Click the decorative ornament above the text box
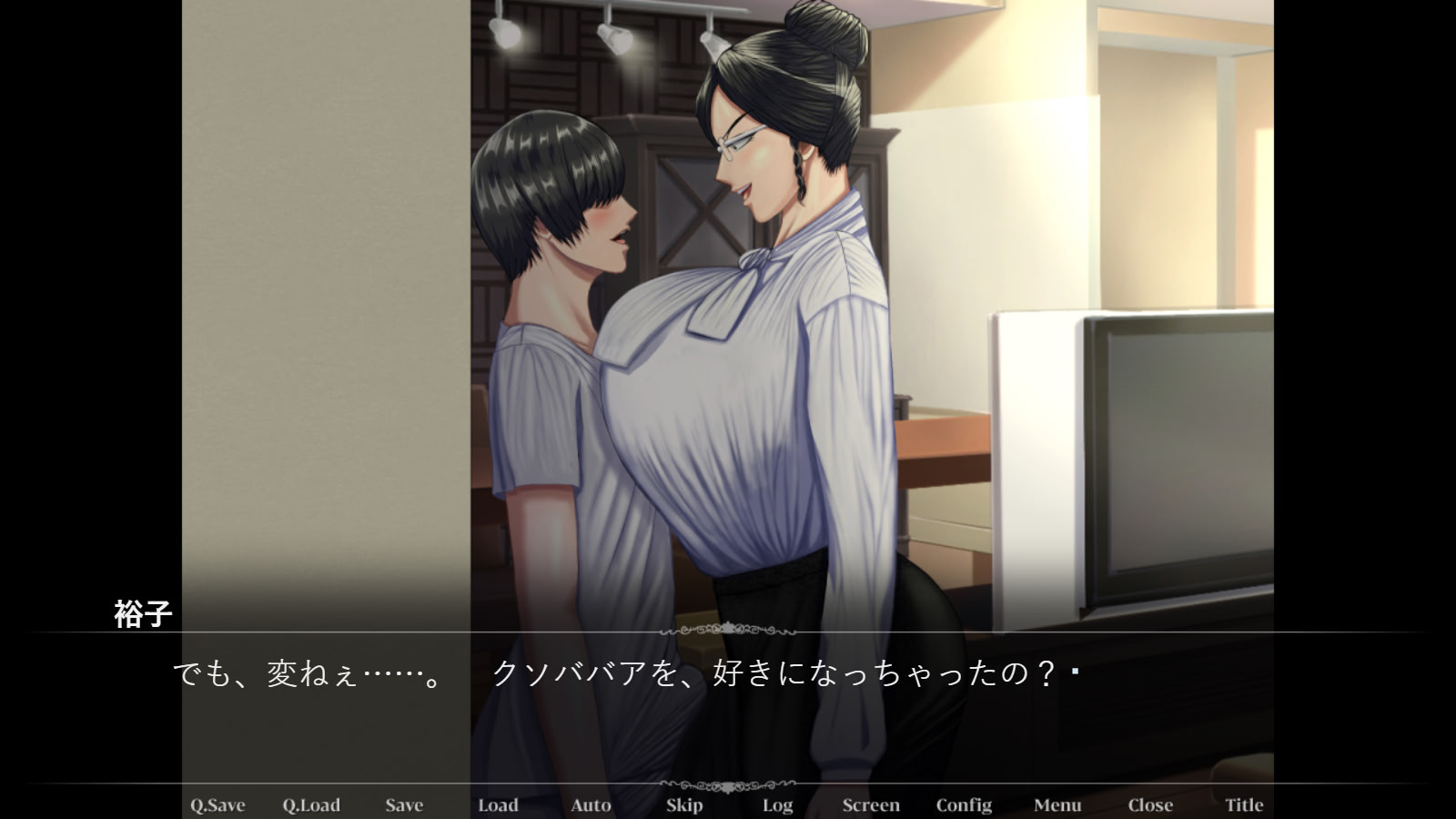Image resolution: width=1456 pixels, height=819 pixels. 728,629
